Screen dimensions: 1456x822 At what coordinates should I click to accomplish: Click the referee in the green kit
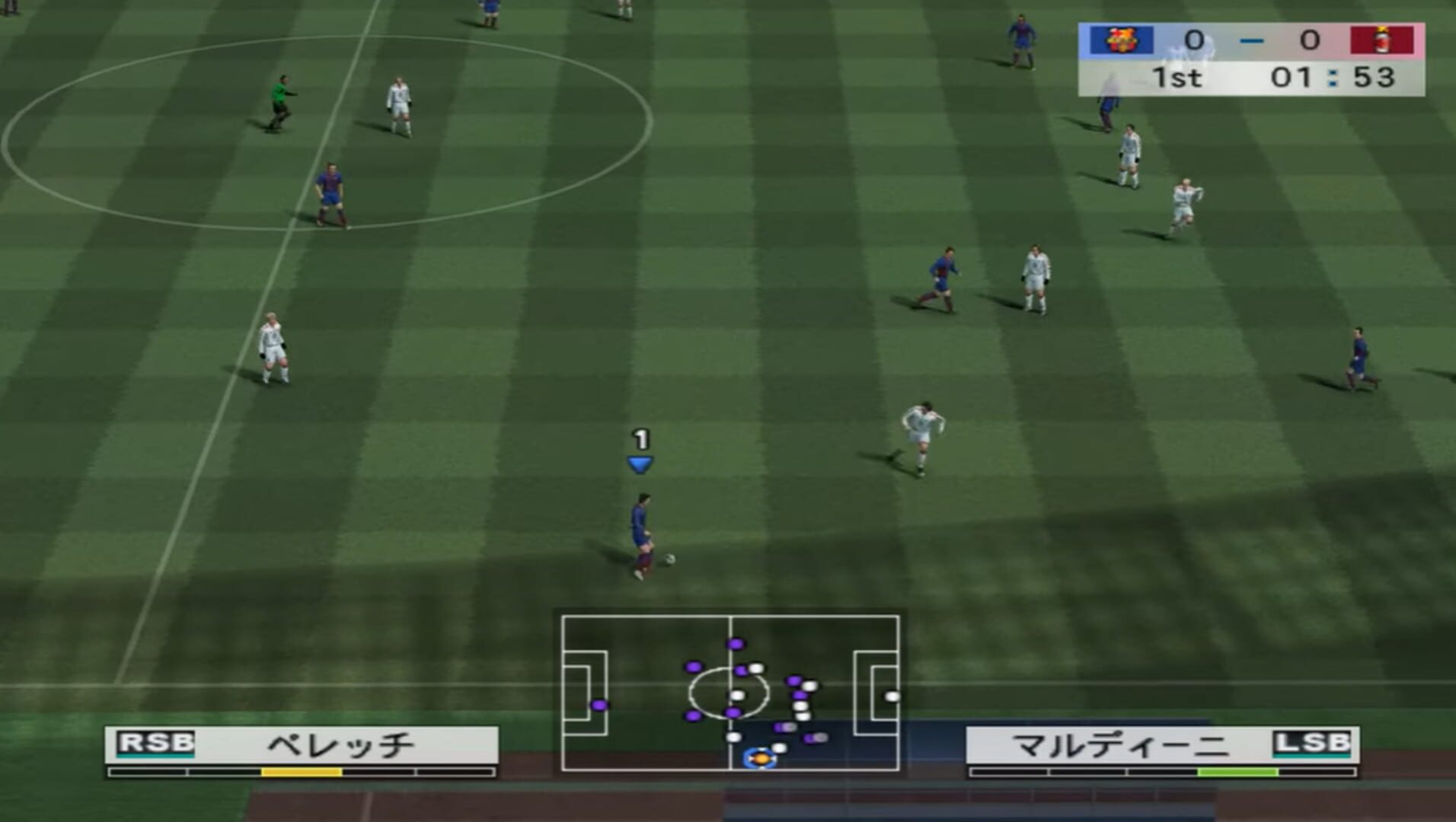tap(281, 94)
